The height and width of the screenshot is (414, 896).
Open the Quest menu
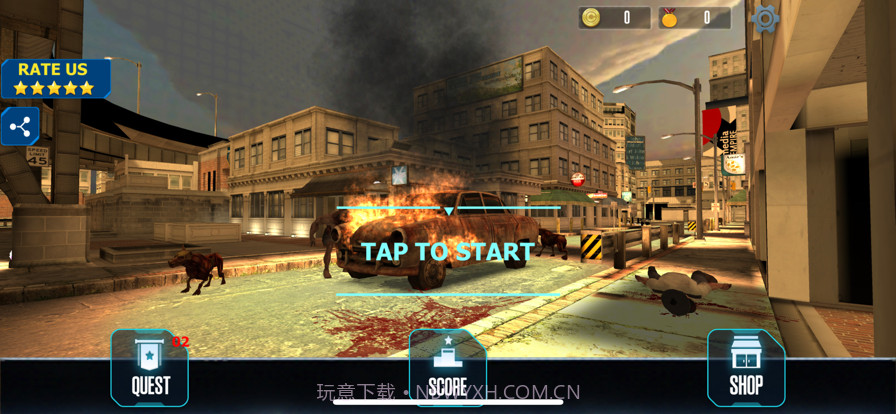coord(150,368)
